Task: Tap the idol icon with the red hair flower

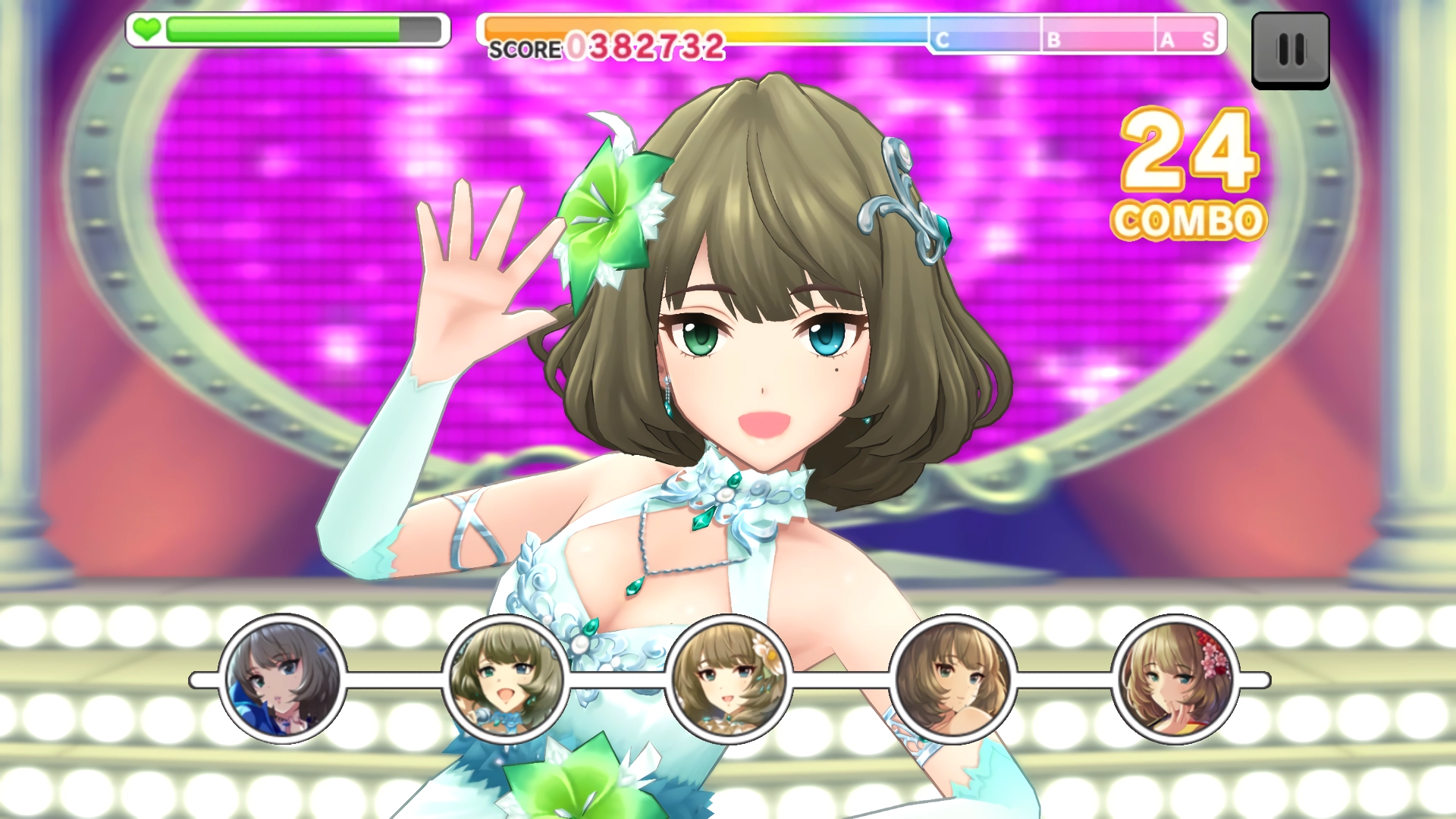Action: 1175,679
